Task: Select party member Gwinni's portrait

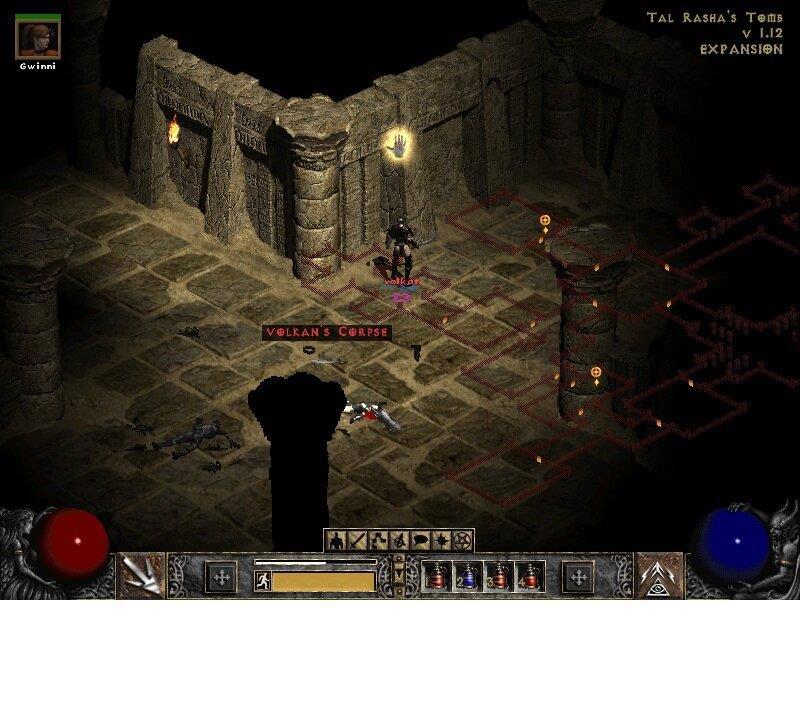Action: (x=38, y=36)
